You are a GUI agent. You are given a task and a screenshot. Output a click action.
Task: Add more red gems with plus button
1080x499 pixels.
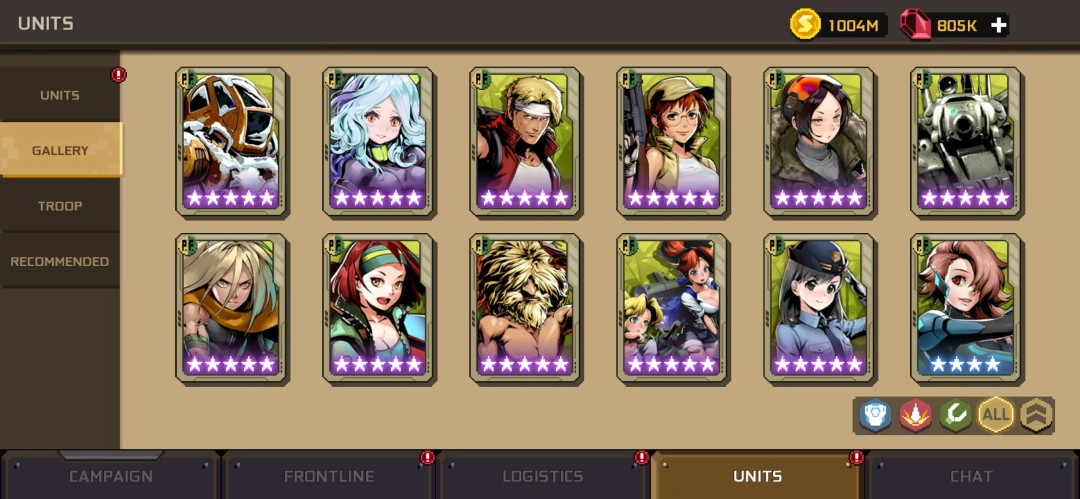click(x=999, y=25)
